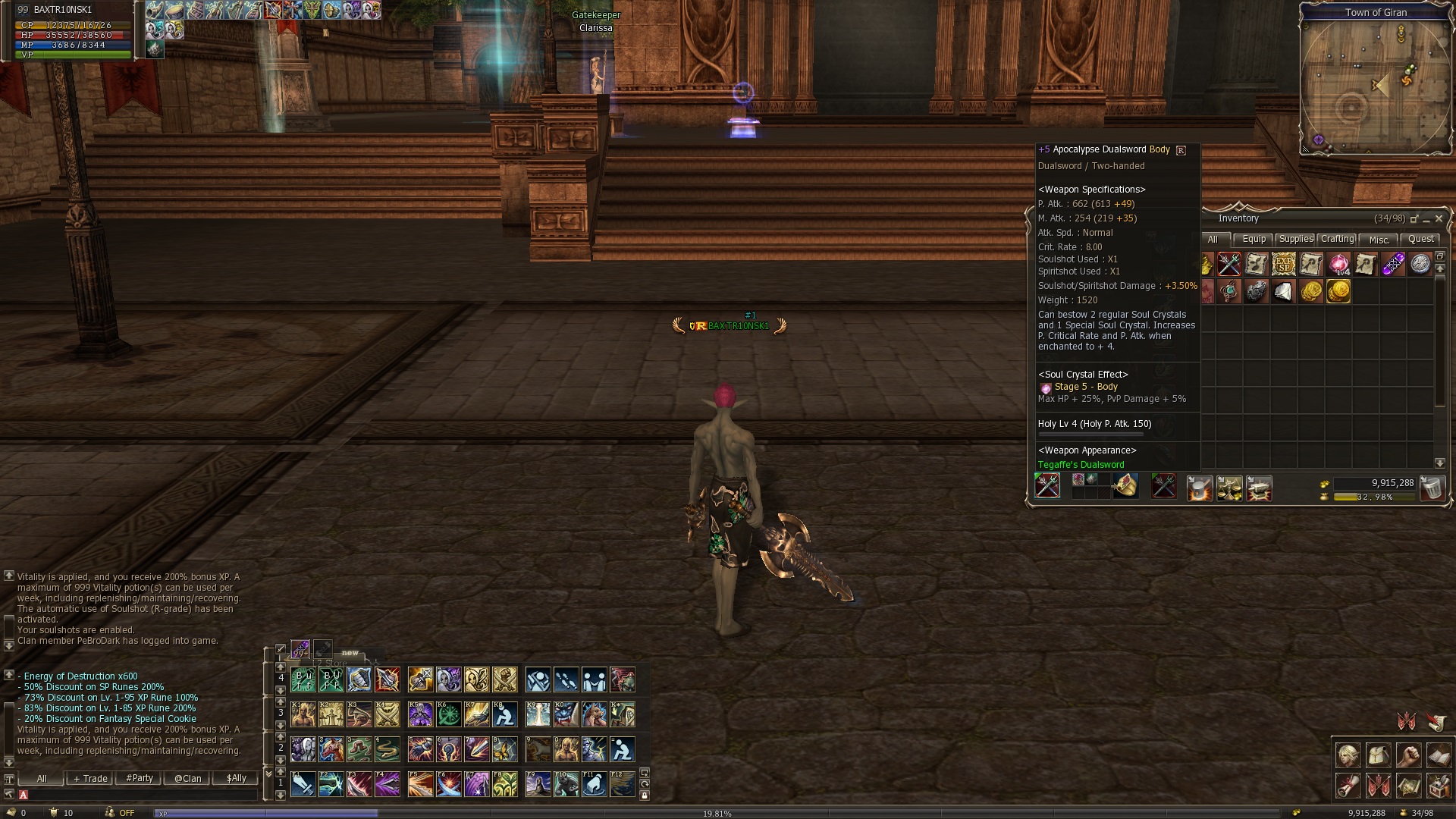The width and height of the screenshot is (1456, 819).
Task: Show the Quest items tab
Action: pyautogui.click(x=1420, y=239)
